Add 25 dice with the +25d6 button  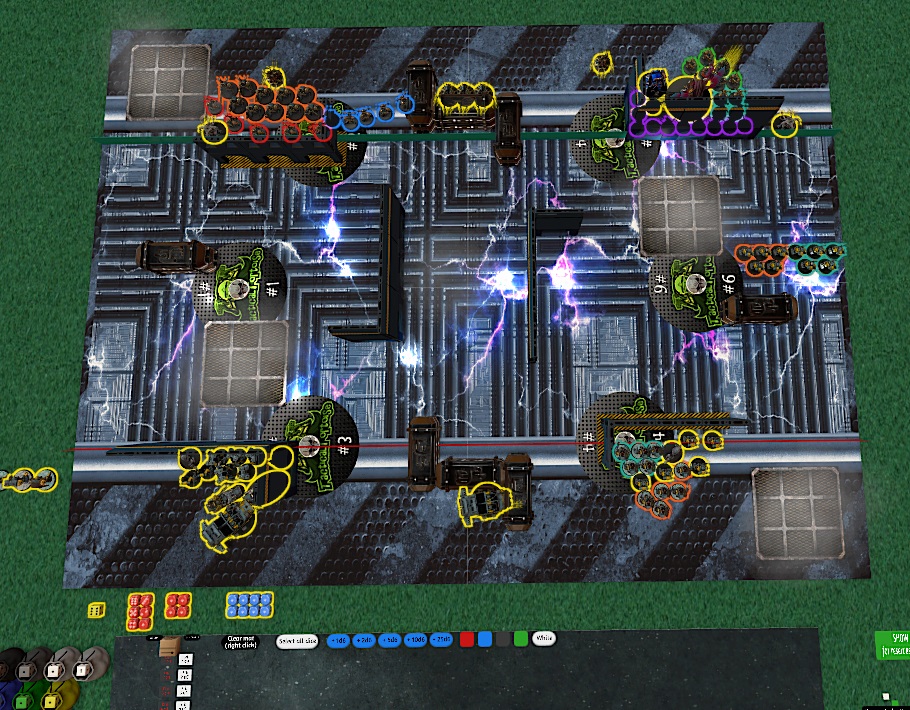[441, 639]
